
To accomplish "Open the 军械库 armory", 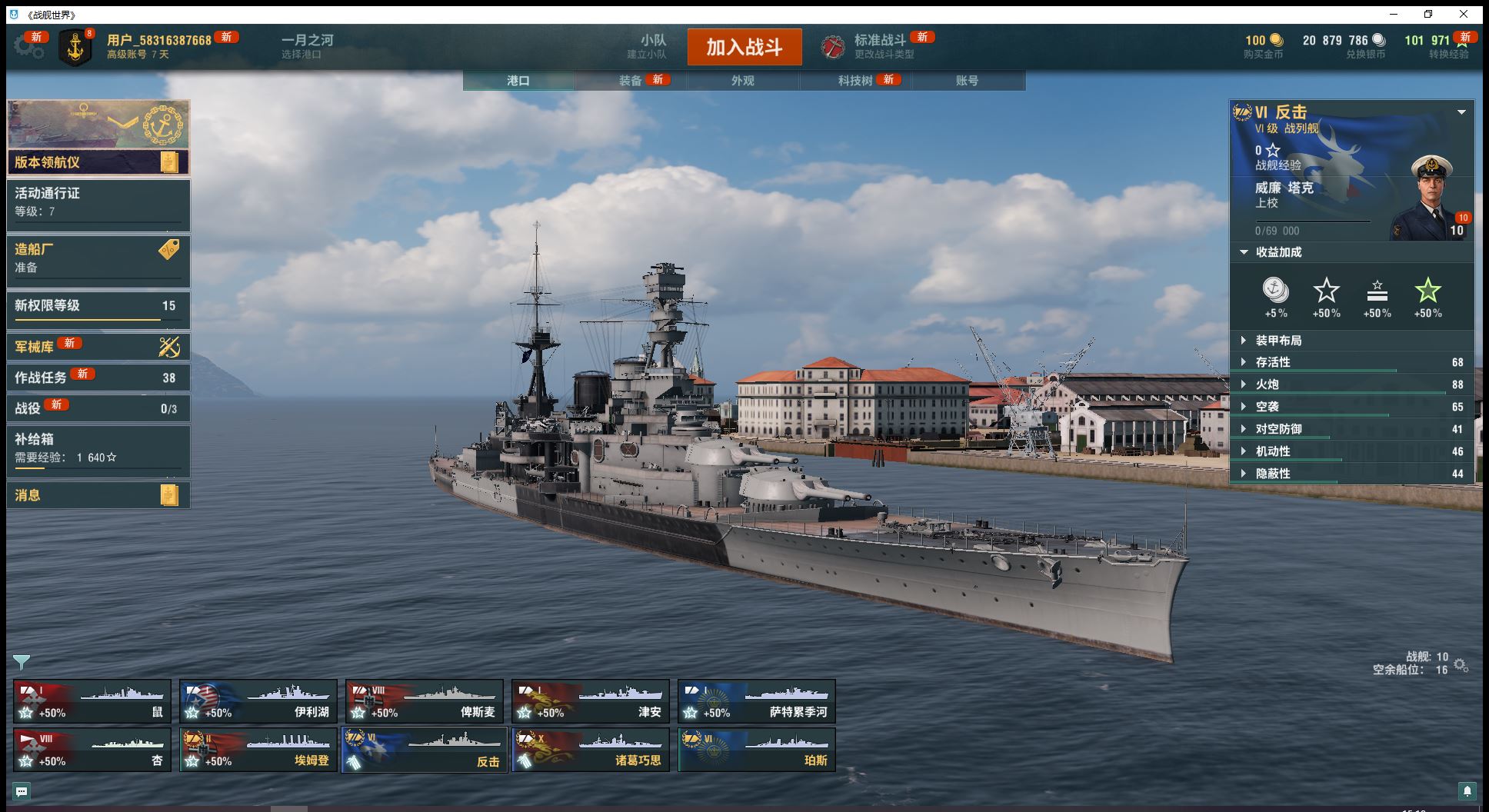I will tap(98, 347).
